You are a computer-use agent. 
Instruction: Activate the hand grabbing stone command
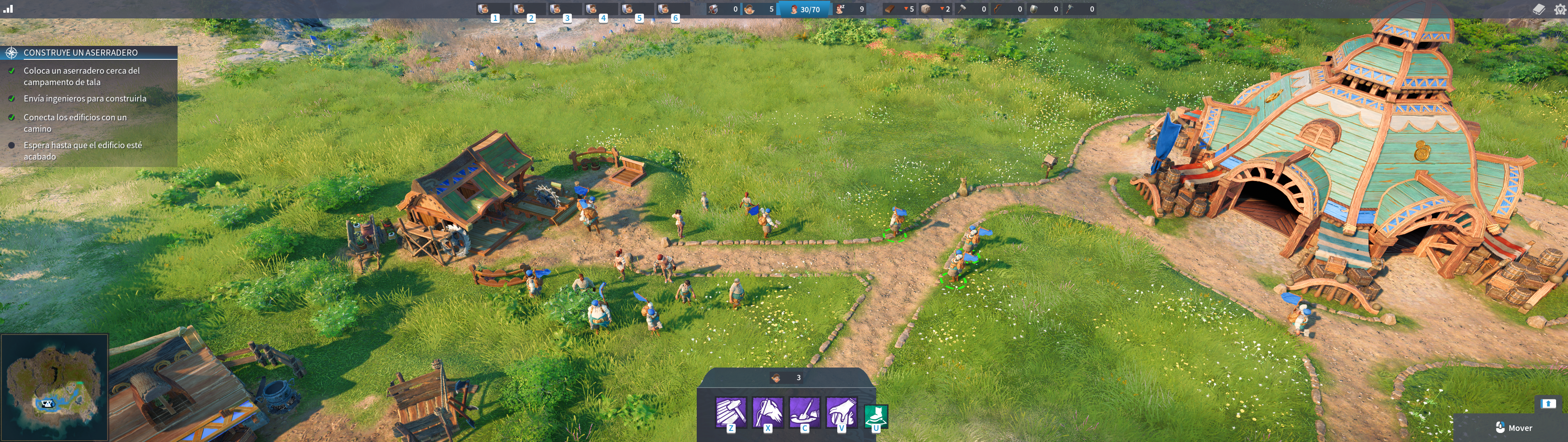(841, 413)
